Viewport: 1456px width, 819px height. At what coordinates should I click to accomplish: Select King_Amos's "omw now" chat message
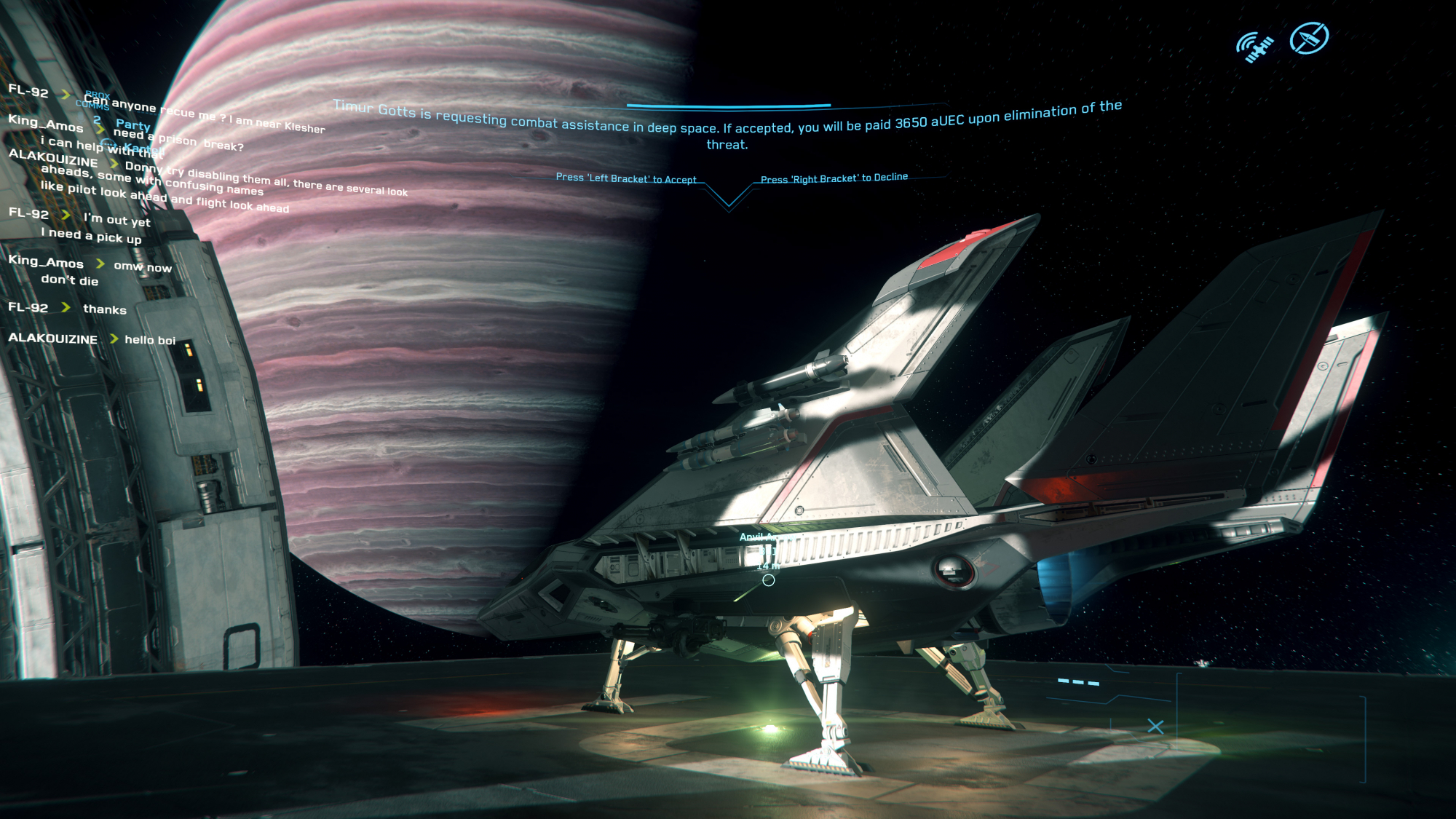click(x=143, y=266)
